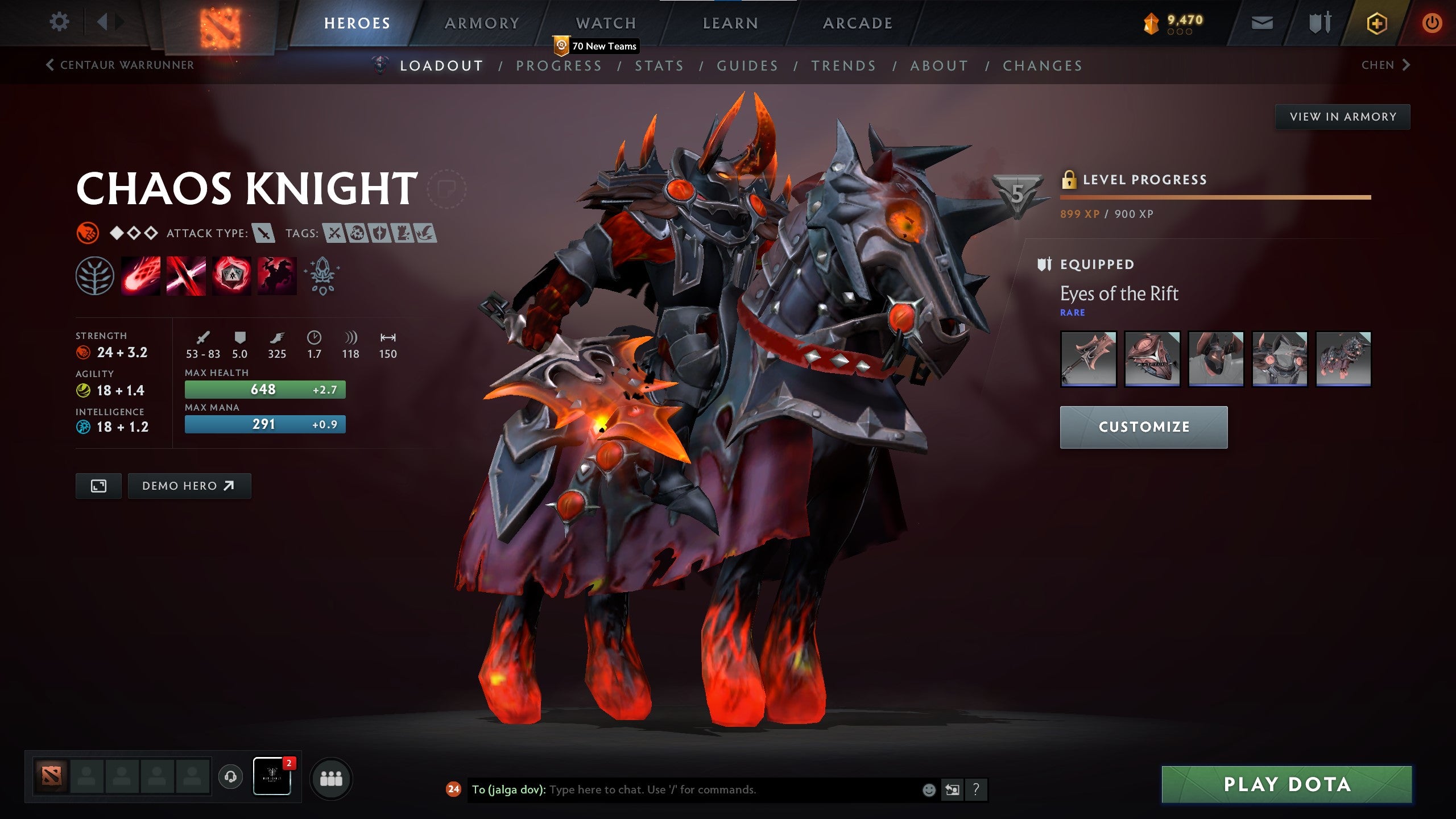Image resolution: width=1456 pixels, height=819 pixels.
Task: Open the talent tree icon
Action: pyautogui.click(x=96, y=276)
